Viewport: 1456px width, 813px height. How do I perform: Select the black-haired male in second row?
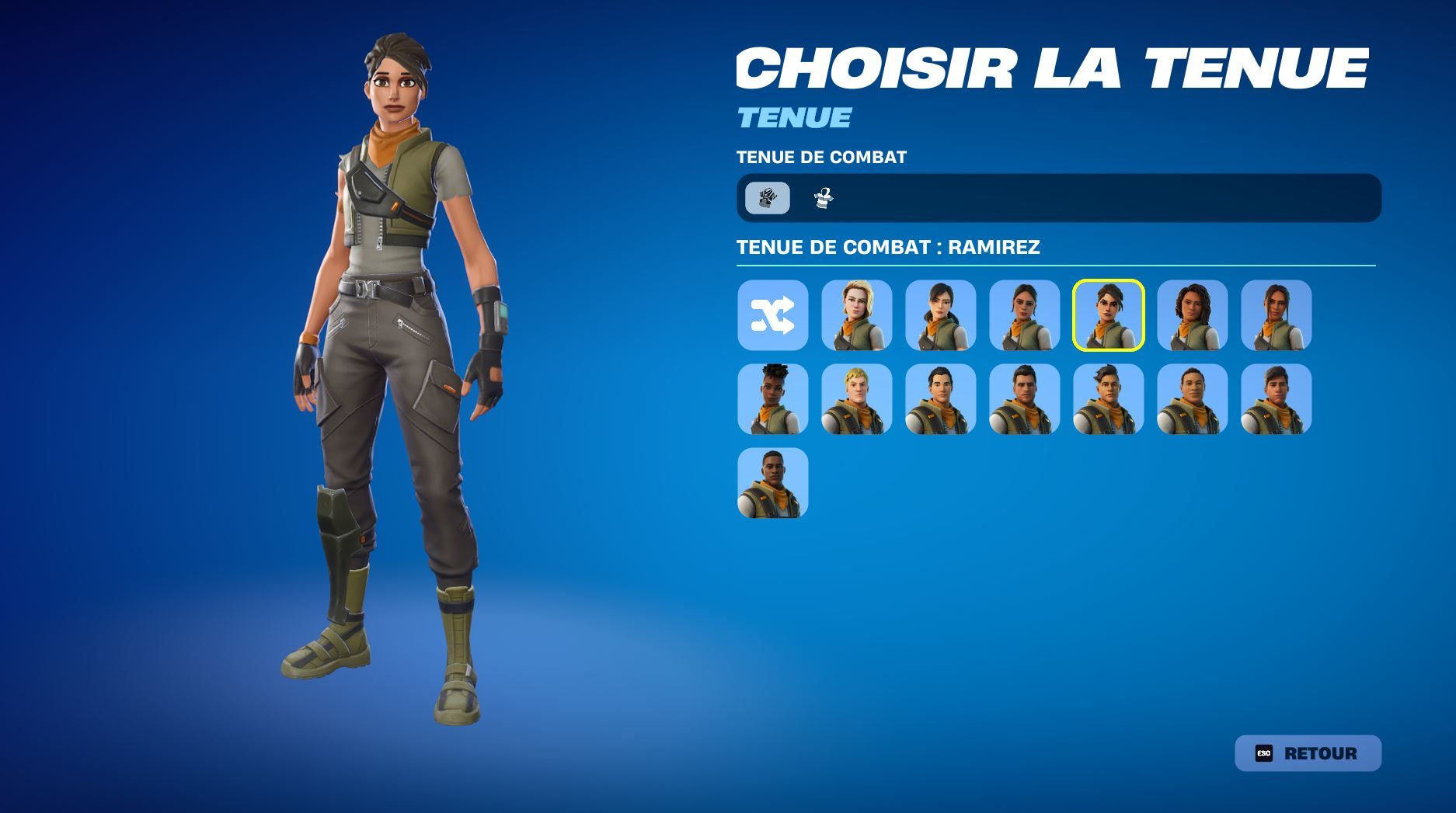(x=941, y=400)
